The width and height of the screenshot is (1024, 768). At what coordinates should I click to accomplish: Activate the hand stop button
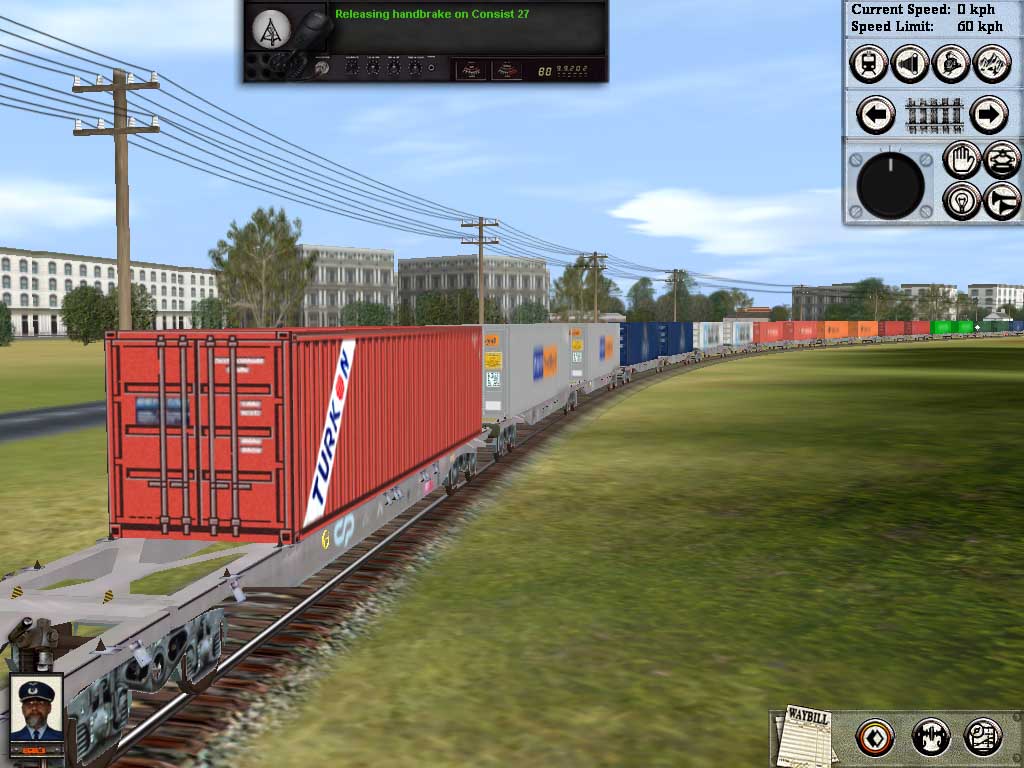[962, 160]
